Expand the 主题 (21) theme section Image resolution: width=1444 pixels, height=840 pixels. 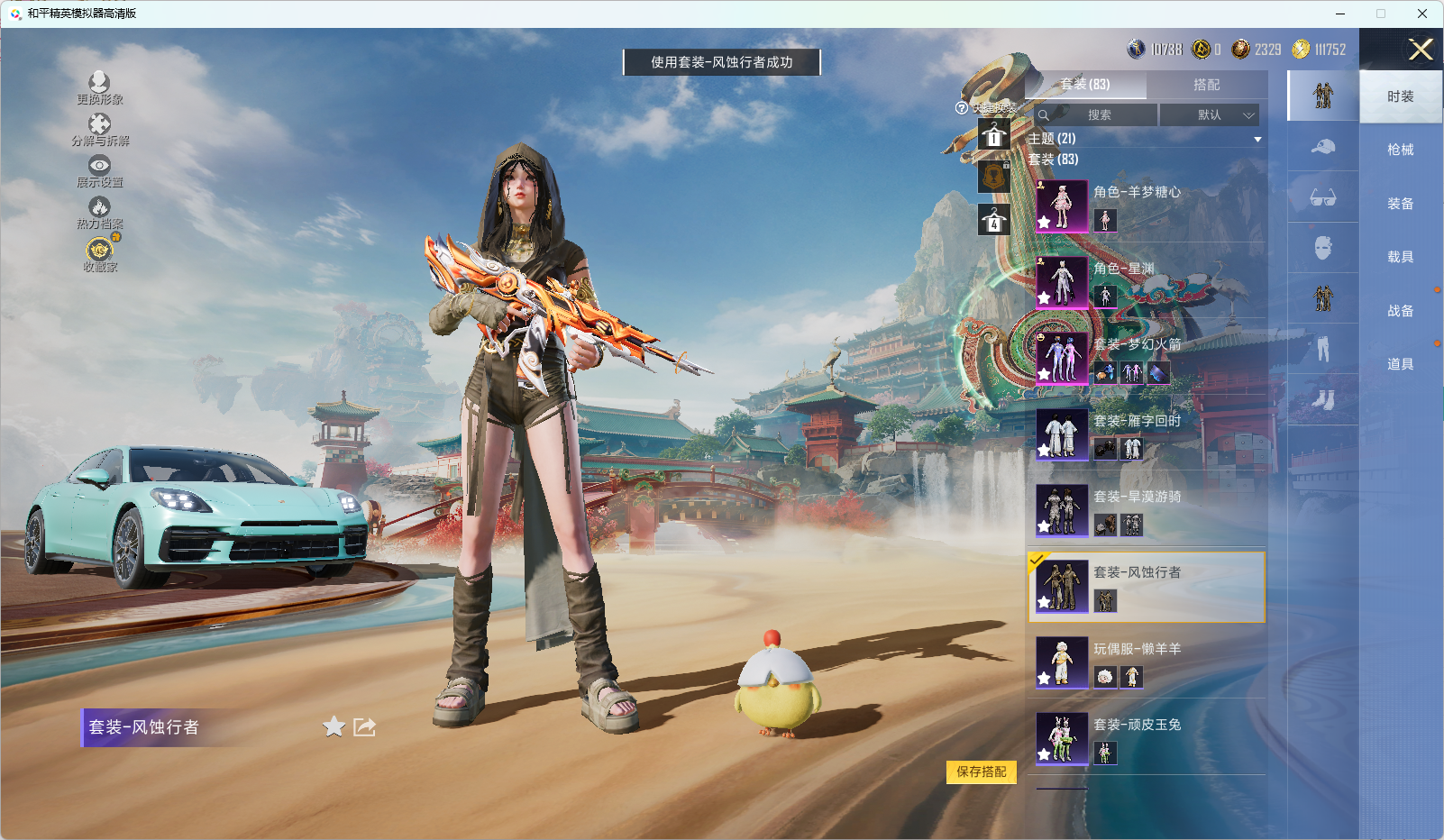click(1145, 139)
